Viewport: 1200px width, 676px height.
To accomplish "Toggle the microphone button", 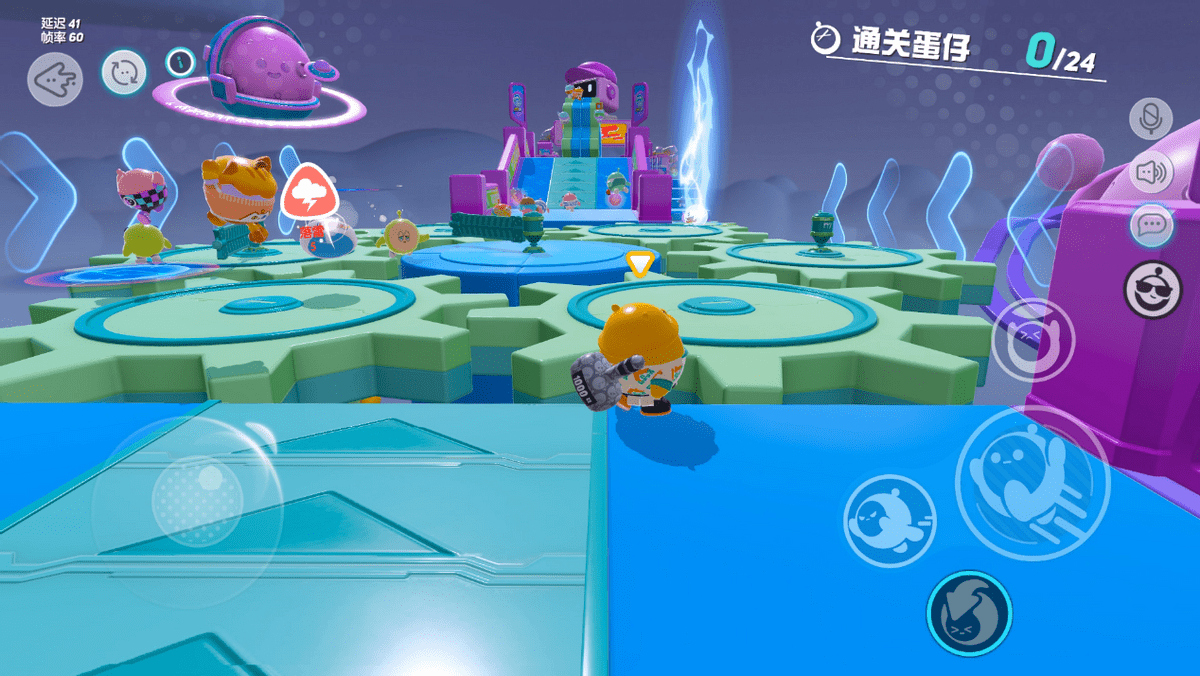I will (1151, 118).
